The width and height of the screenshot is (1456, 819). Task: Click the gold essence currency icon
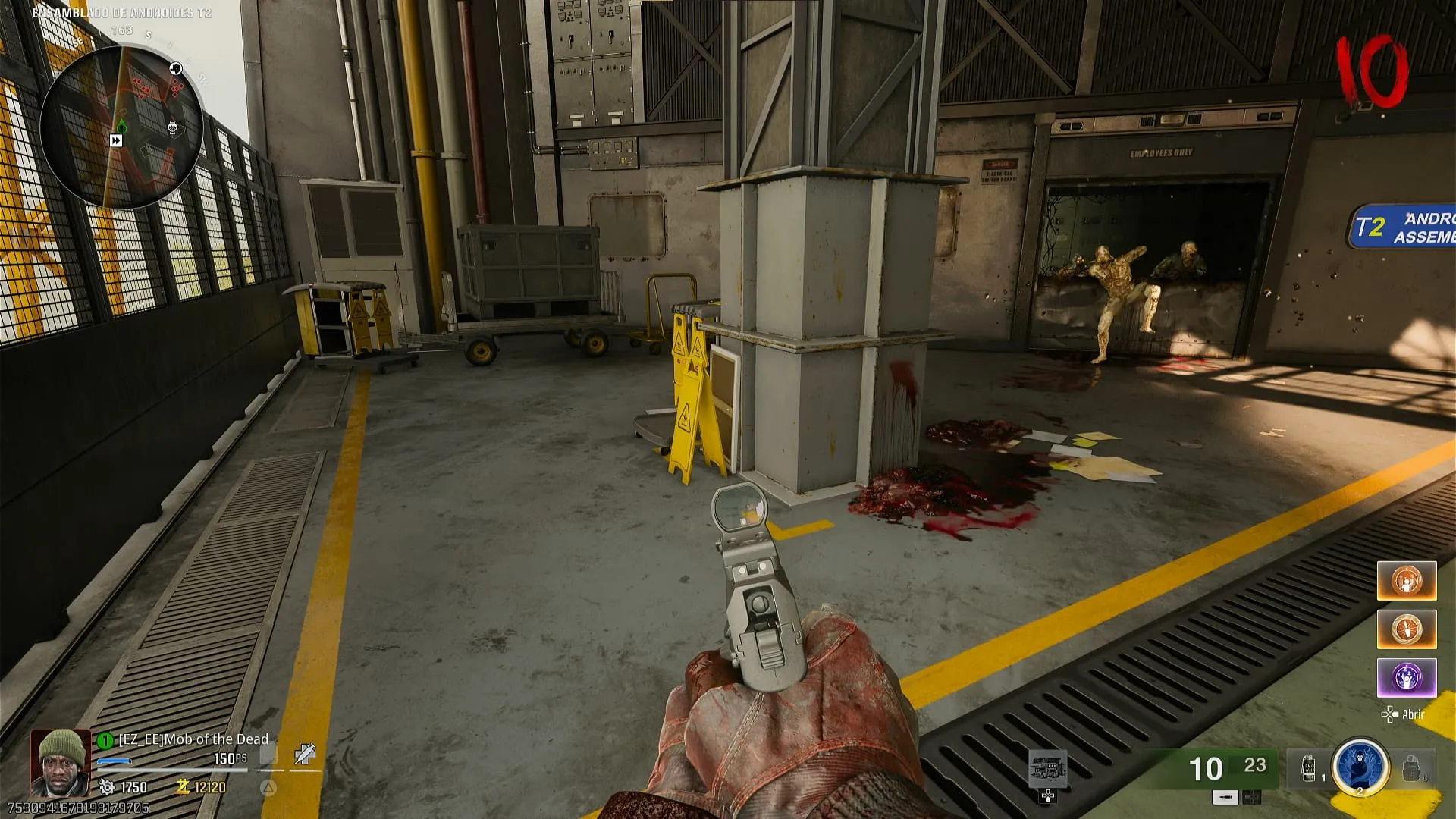pos(183,787)
